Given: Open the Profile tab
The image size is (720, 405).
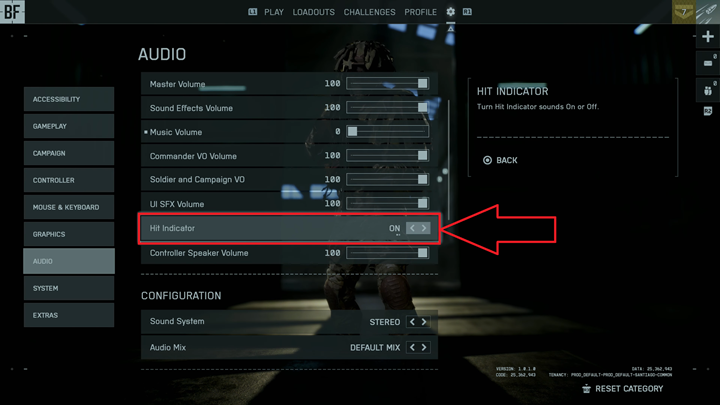Looking at the screenshot, I should click(420, 12).
